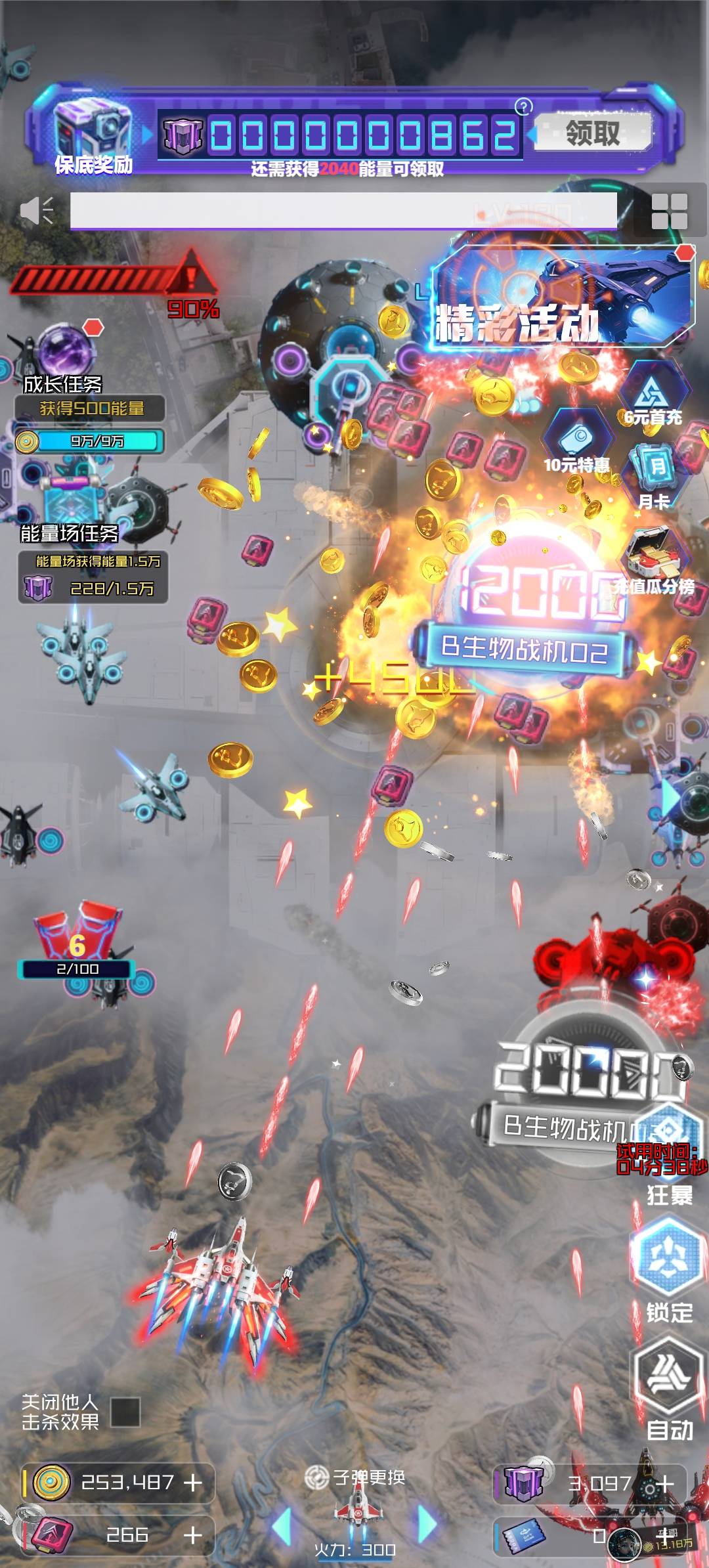The height and width of the screenshot is (1568, 709).
Task: Add gold coins with the plus button
Action: pyautogui.click(x=193, y=1483)
